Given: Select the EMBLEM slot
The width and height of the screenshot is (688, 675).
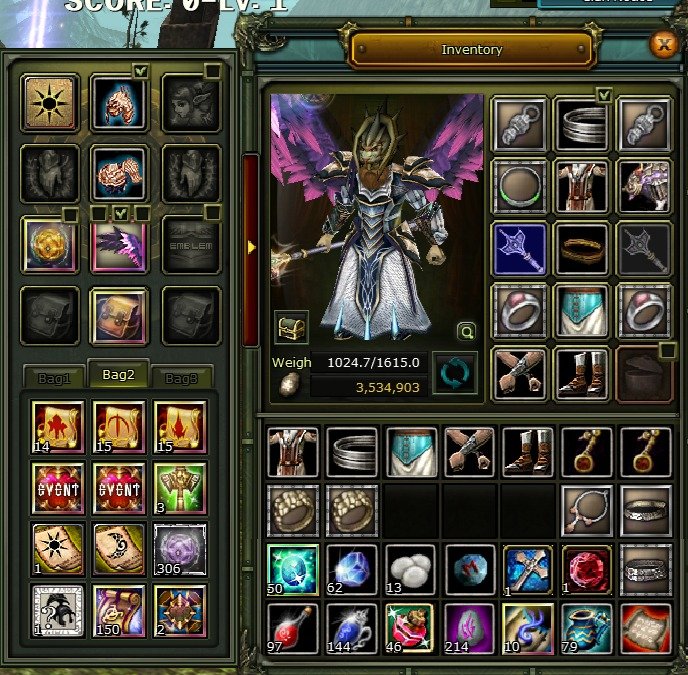Looking at the screenshot, I should tap(190, 245).
